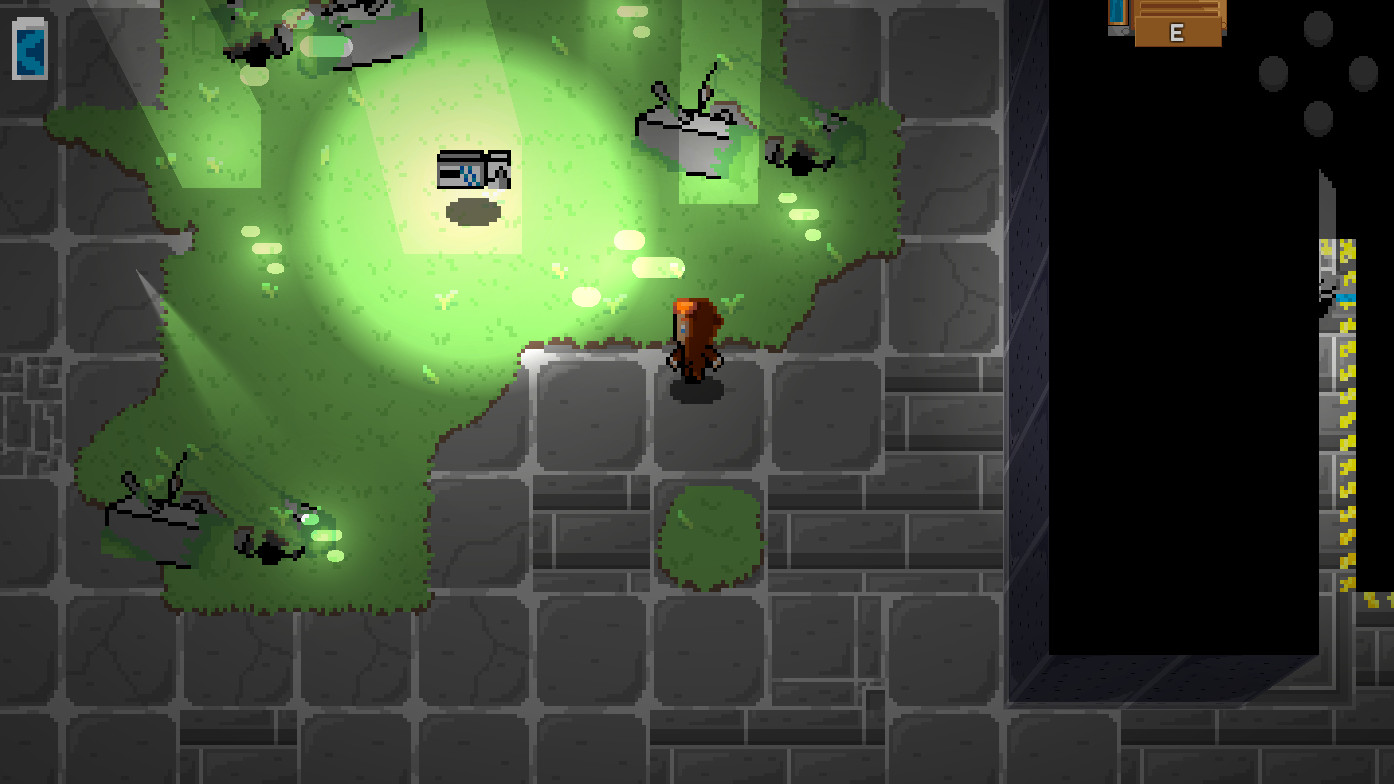Viewport: 1394px width, 784px height.
Task: Select the blue canned drink inventory icon
Action: (x=30, y=47)
